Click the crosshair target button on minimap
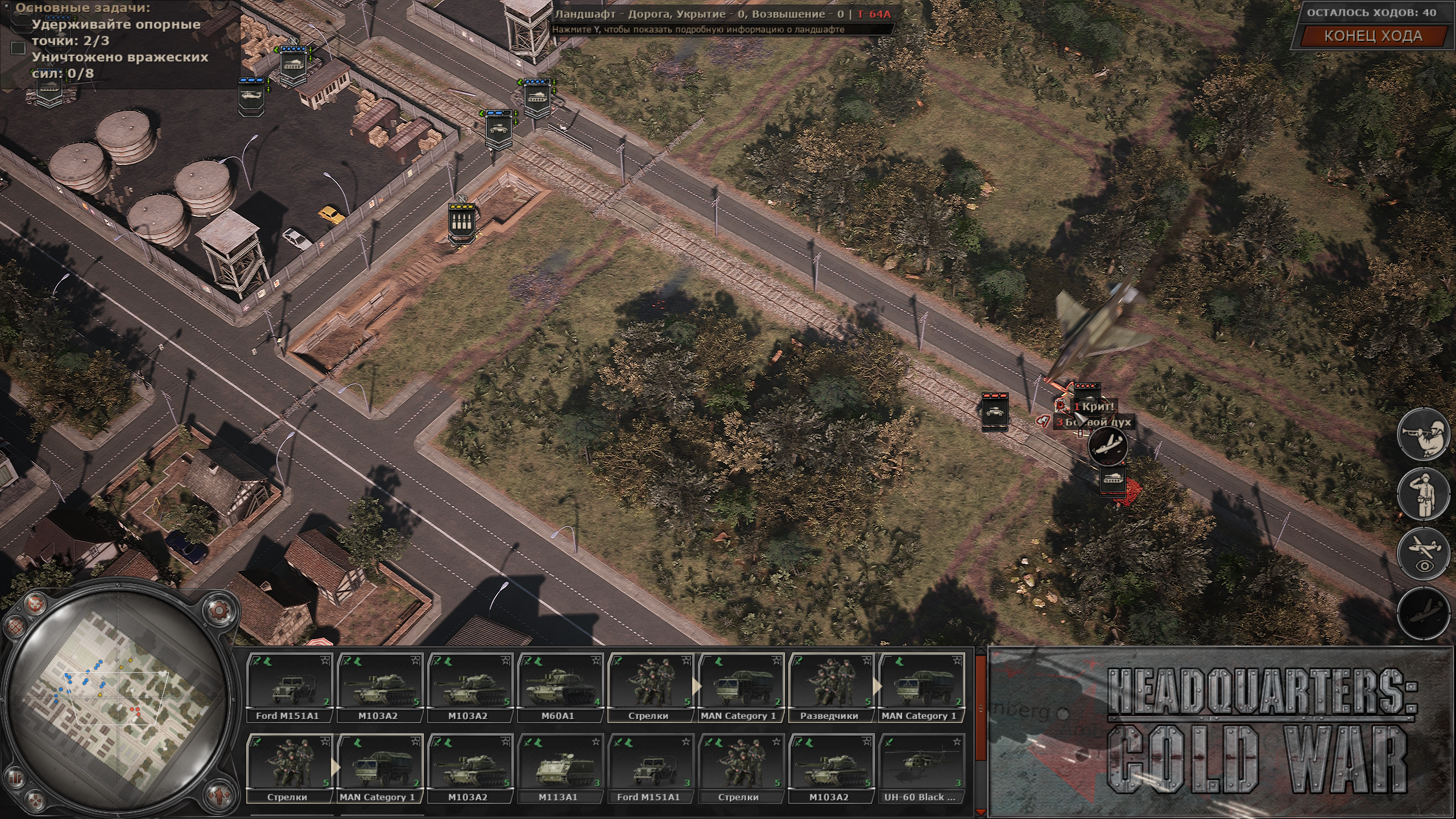This screenshot has width=1456, height=819. tap(35, 603)
